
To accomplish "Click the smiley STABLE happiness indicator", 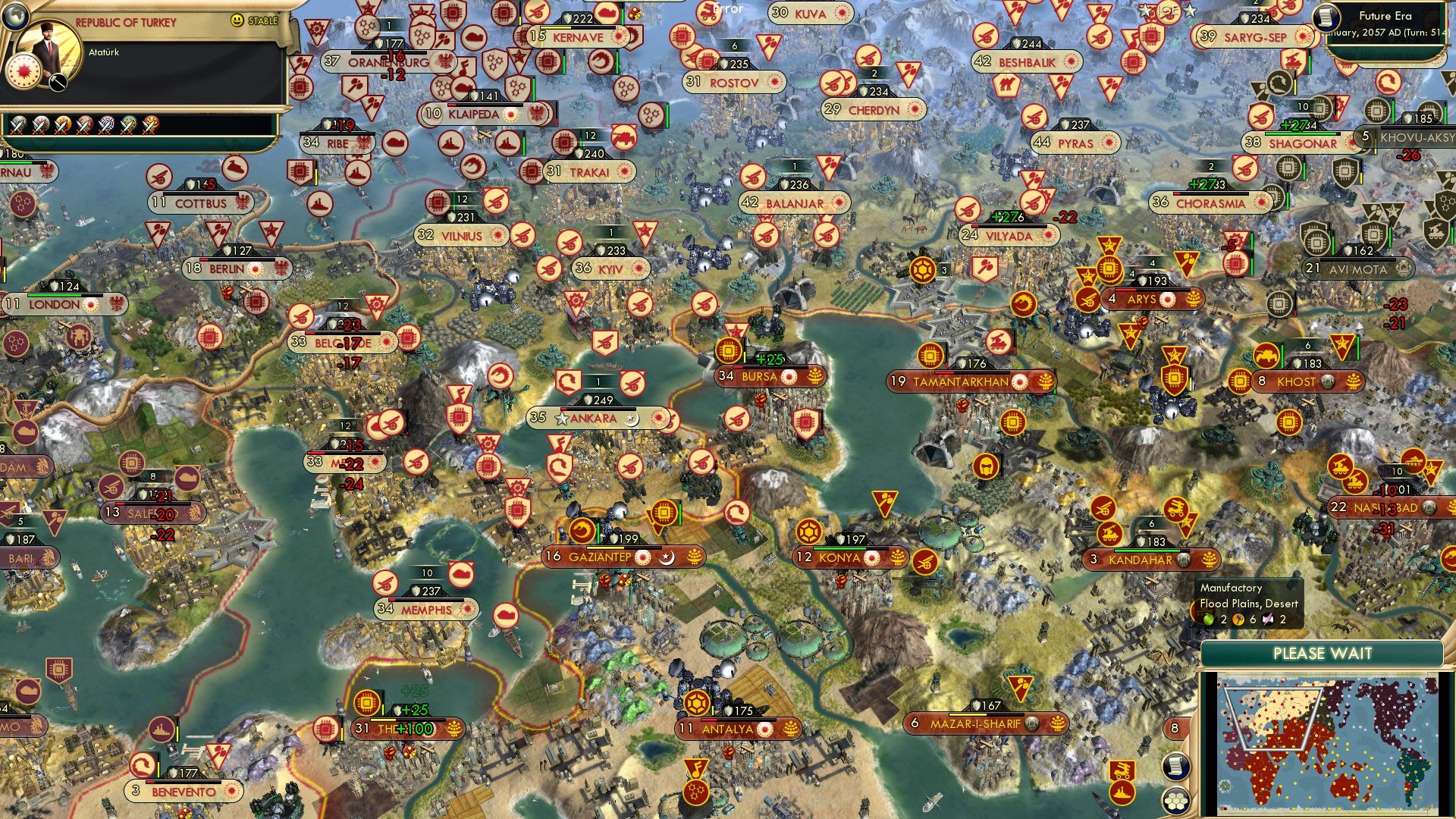I will pos(237,20).
